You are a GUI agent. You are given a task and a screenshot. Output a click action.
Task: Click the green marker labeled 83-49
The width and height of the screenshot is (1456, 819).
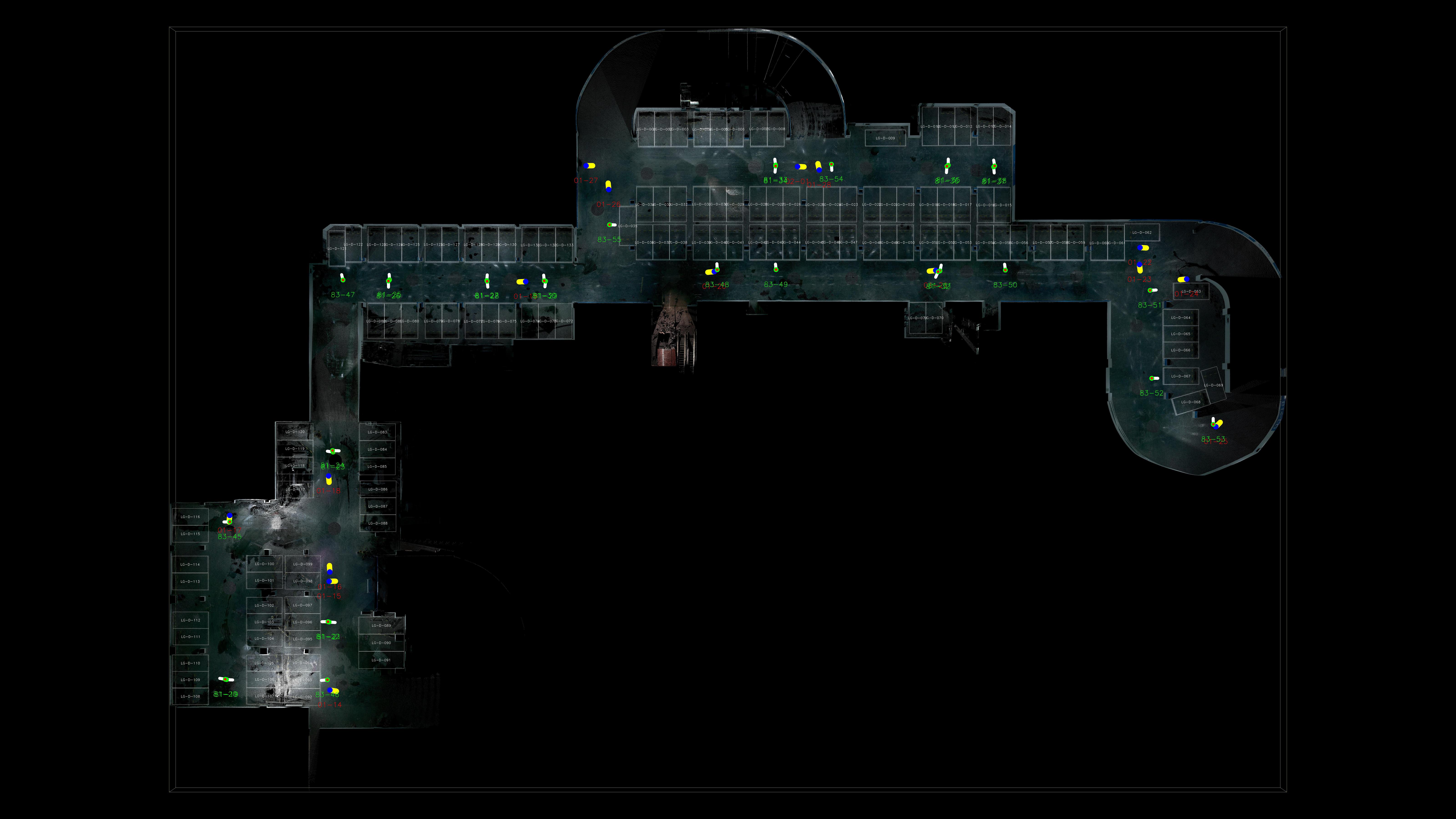pyautogui.click(x=776, y=270)
